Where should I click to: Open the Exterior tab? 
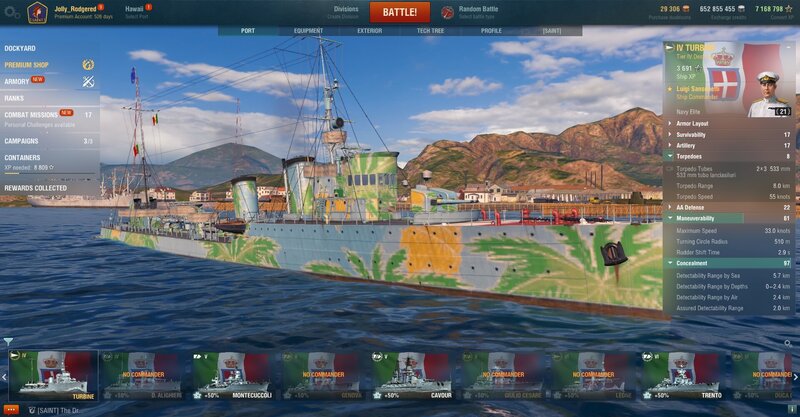(369, 31)
